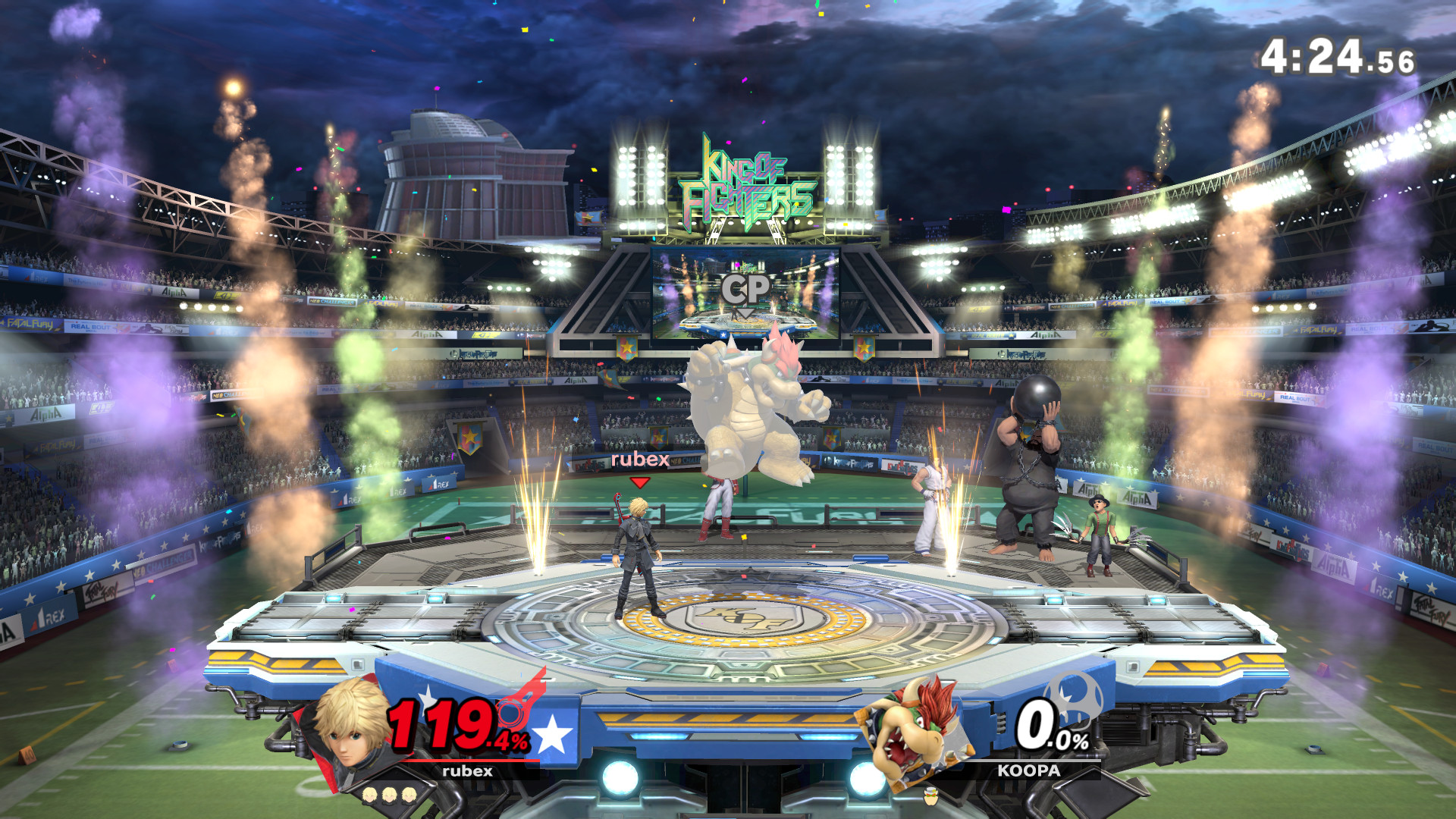Switch to the KOOPA player panel
1456x819 pixels.
(x=1028, y=770)
